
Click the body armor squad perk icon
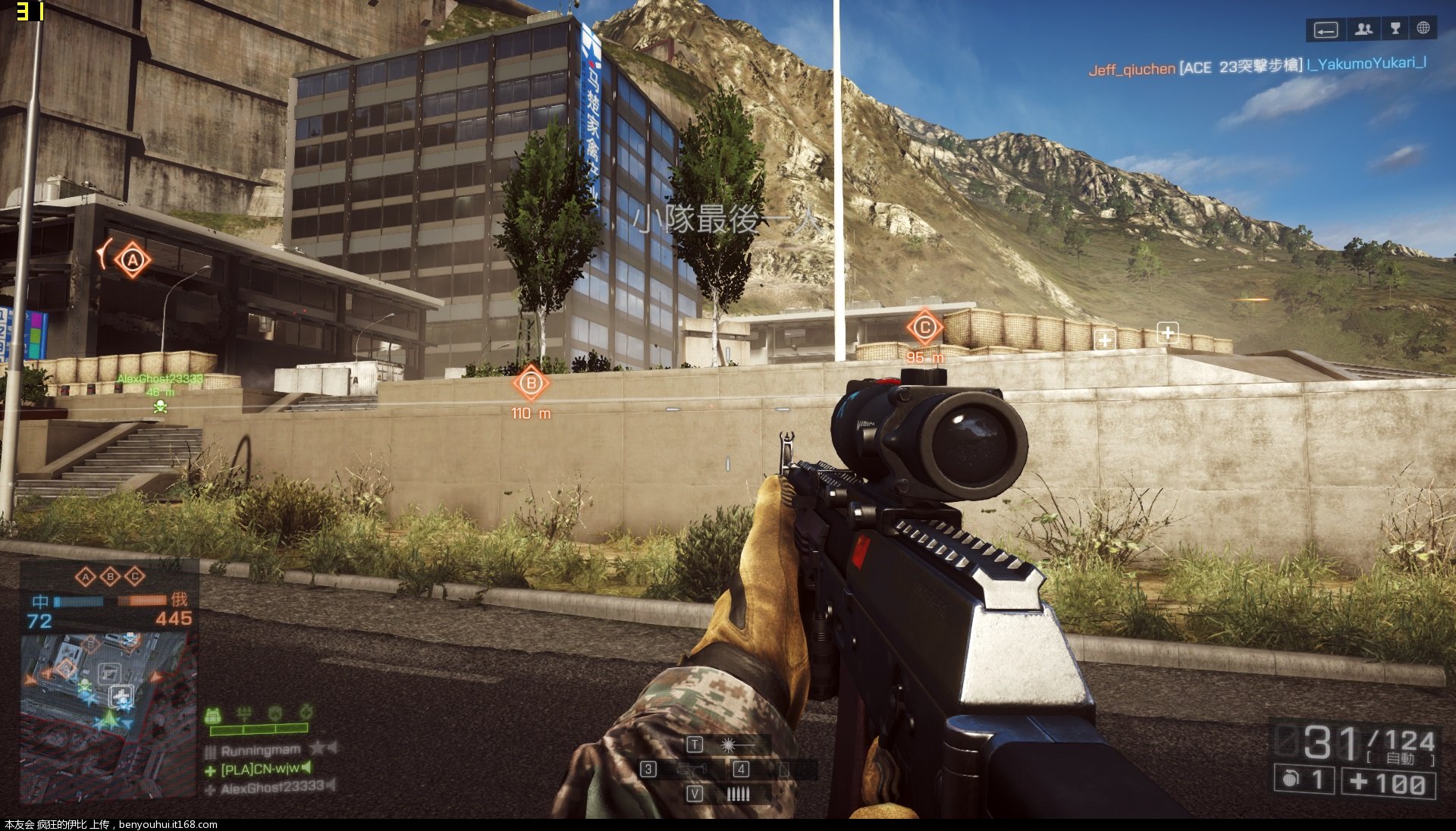(x=213, y=714)
